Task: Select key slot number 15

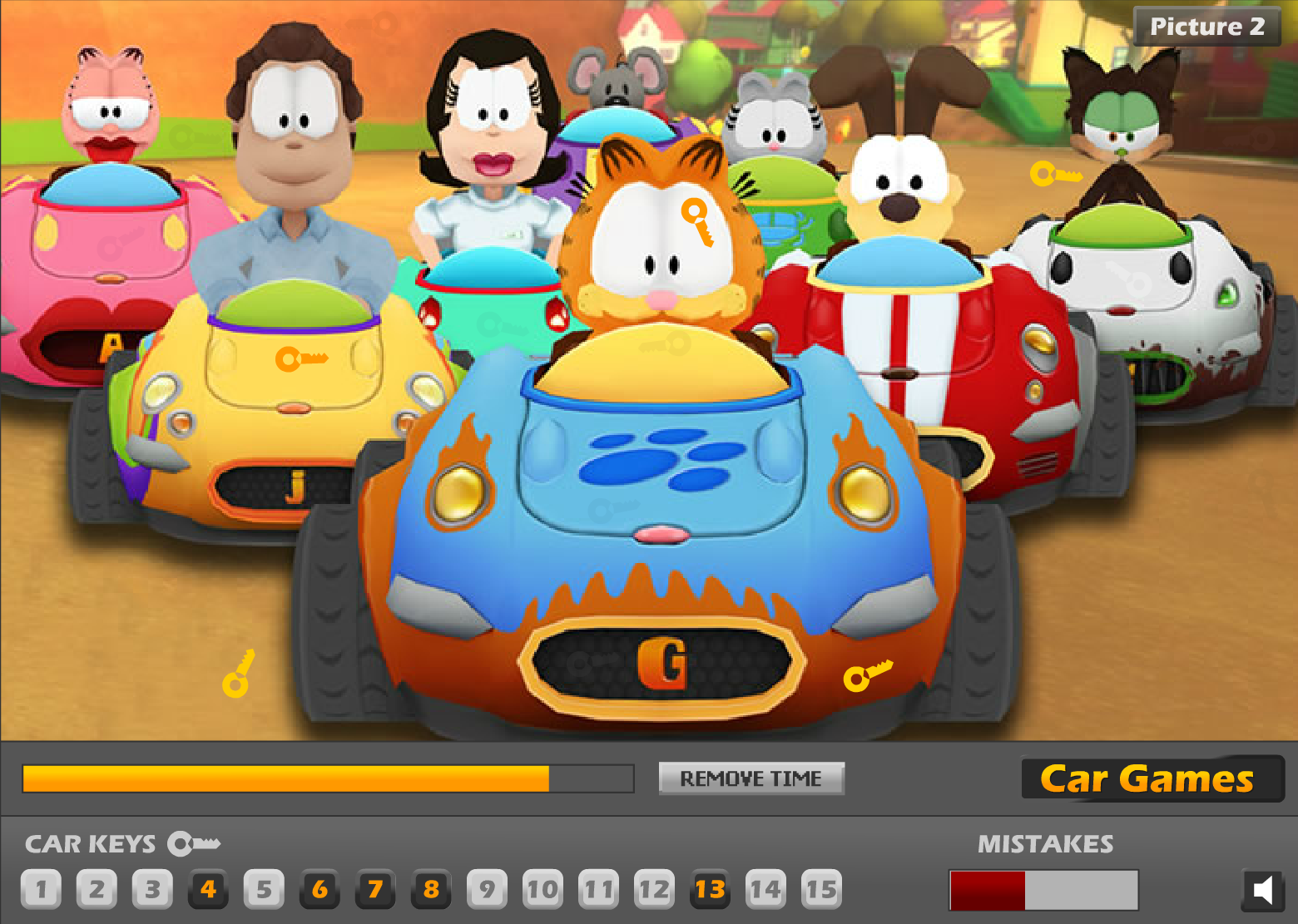Action: (822, 888)
